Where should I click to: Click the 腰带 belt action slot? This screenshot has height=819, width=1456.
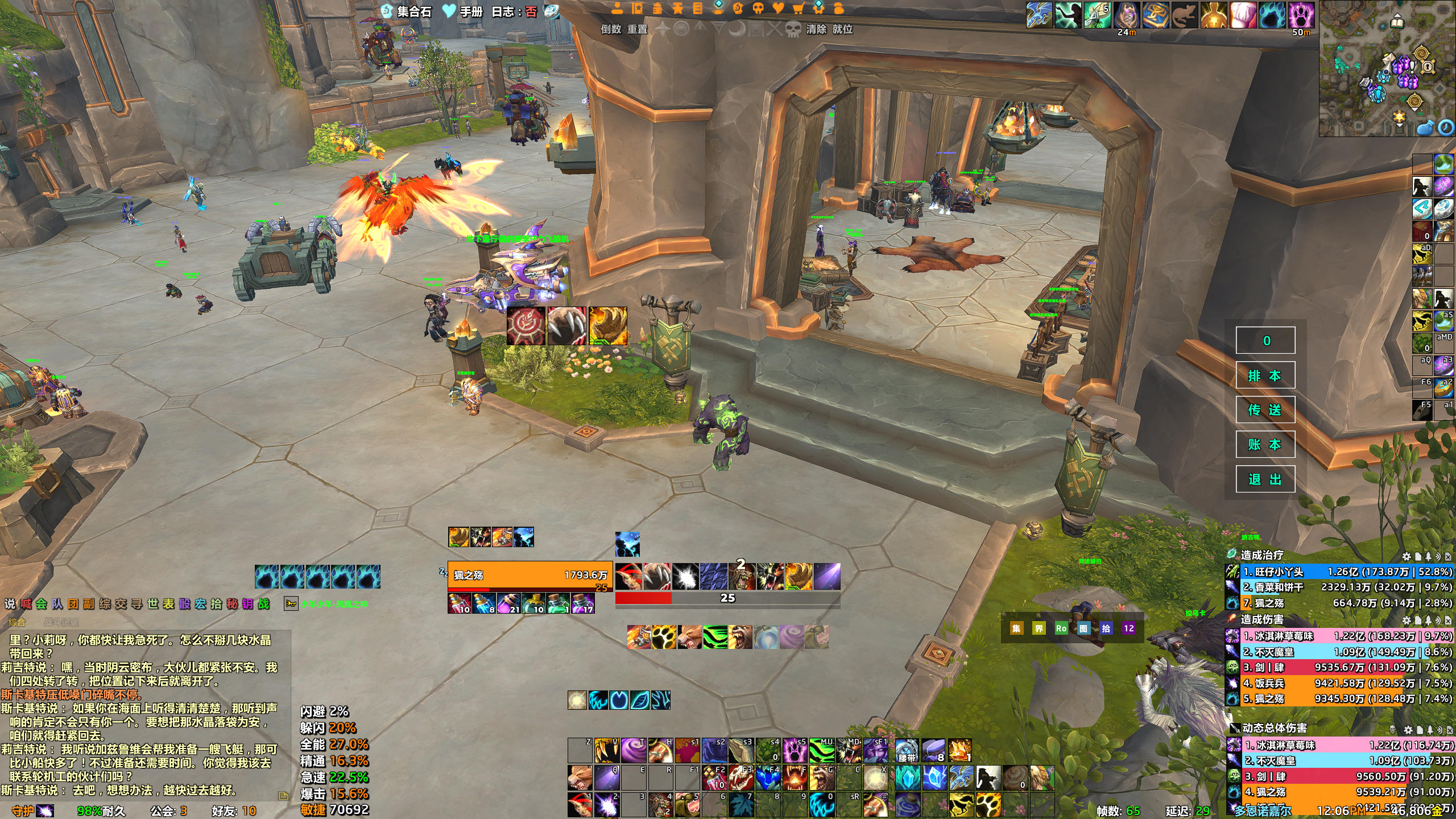pyautogui.click(x=907, y=751)
